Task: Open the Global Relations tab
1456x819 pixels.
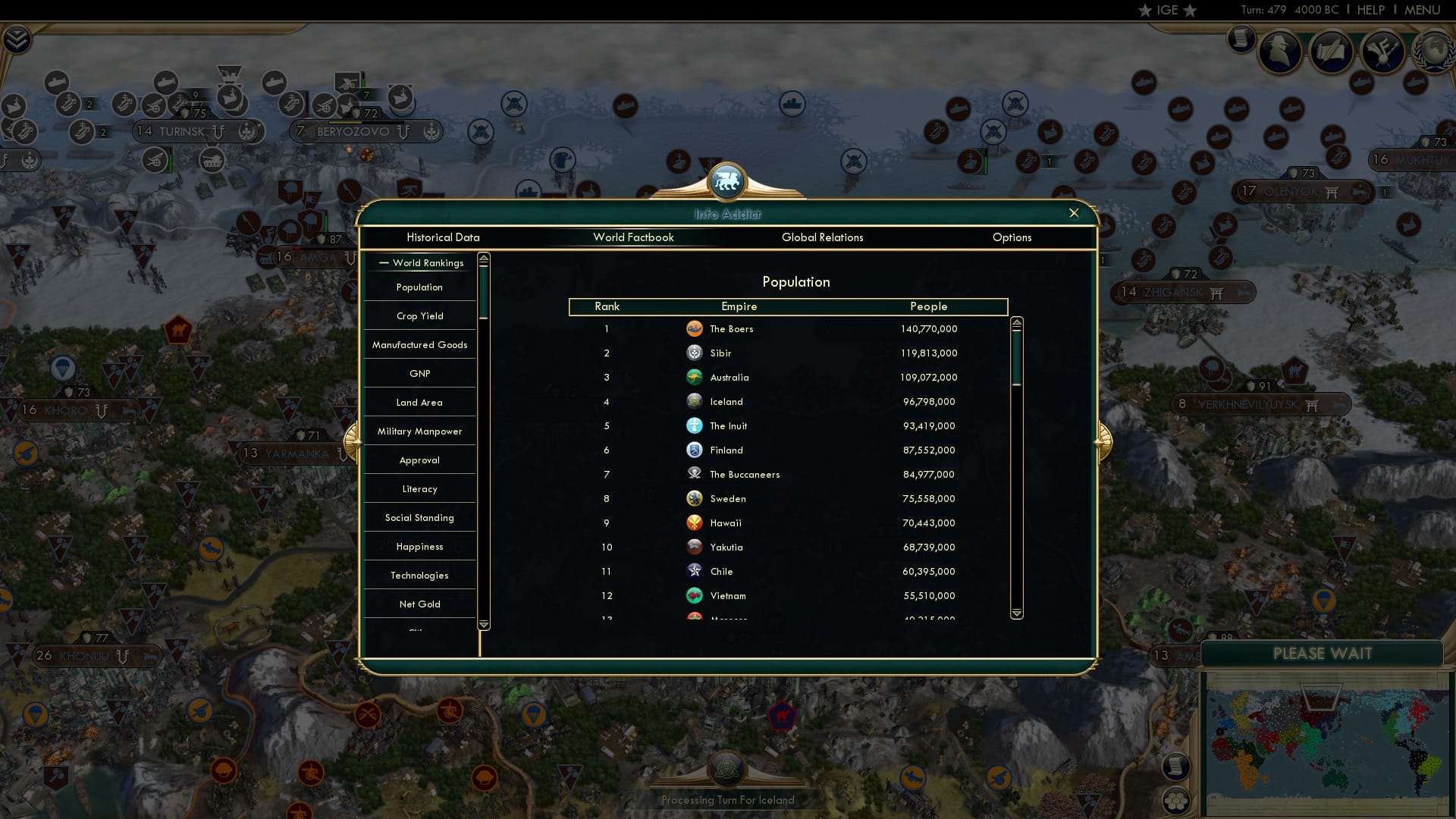Action: 824,237
